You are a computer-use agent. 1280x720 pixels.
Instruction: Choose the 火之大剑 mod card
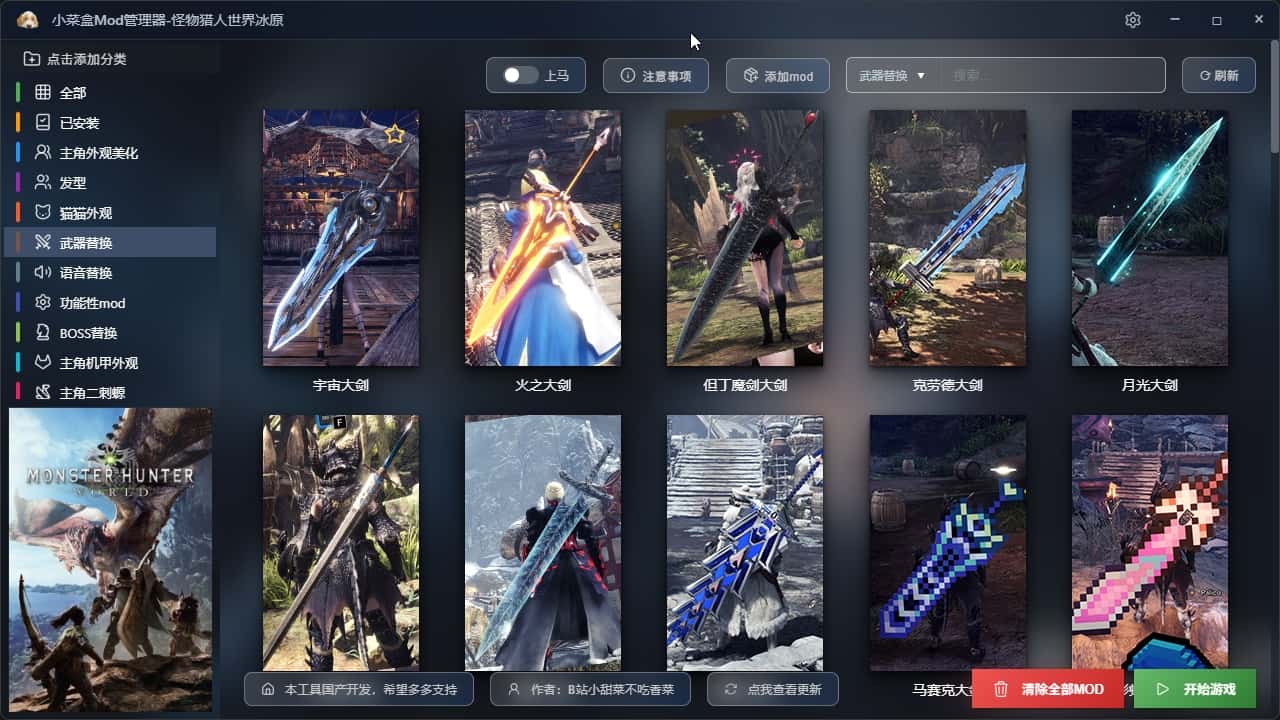tap(543, 238)
